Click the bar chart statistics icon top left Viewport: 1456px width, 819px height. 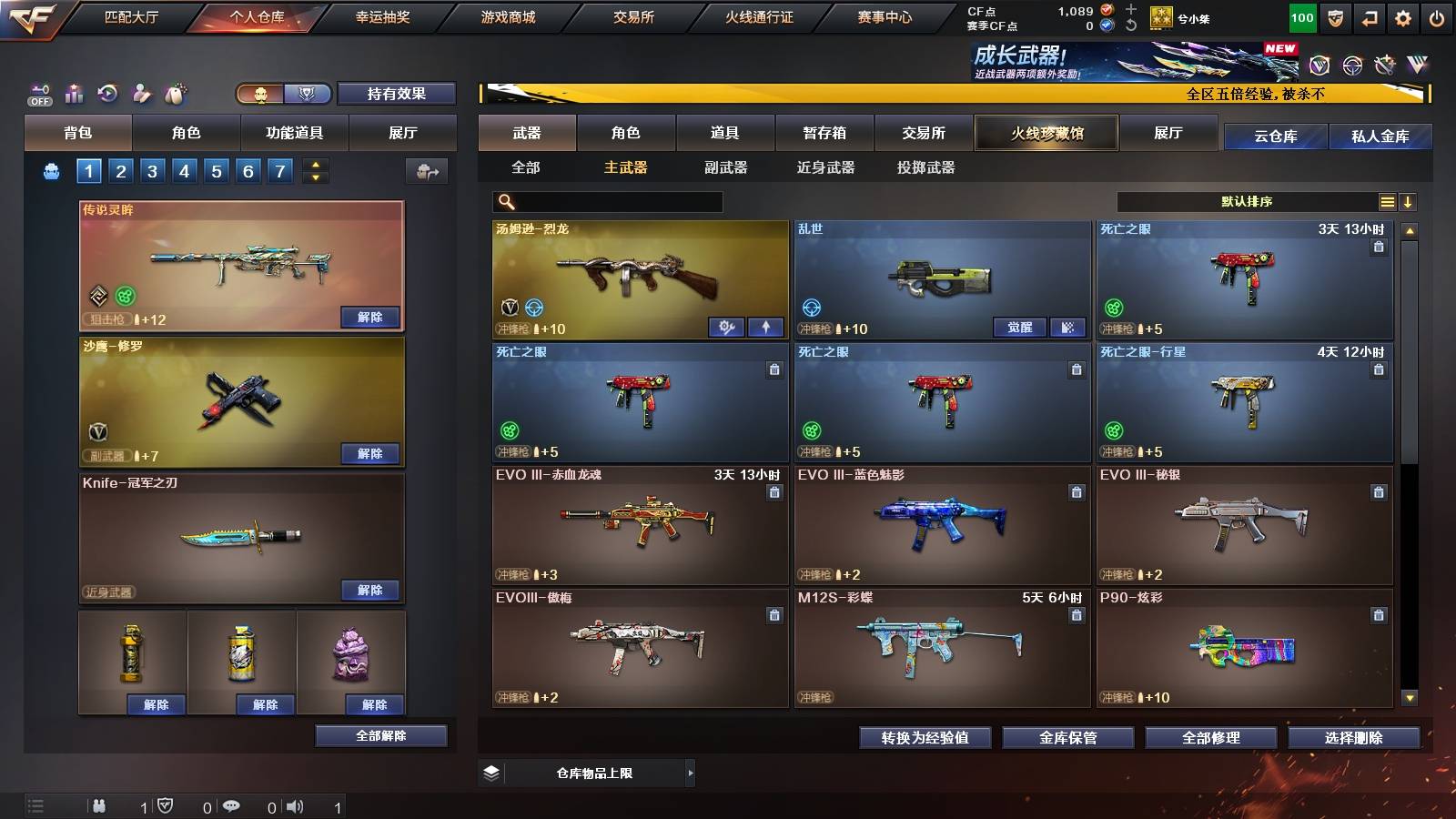point(74,93)
